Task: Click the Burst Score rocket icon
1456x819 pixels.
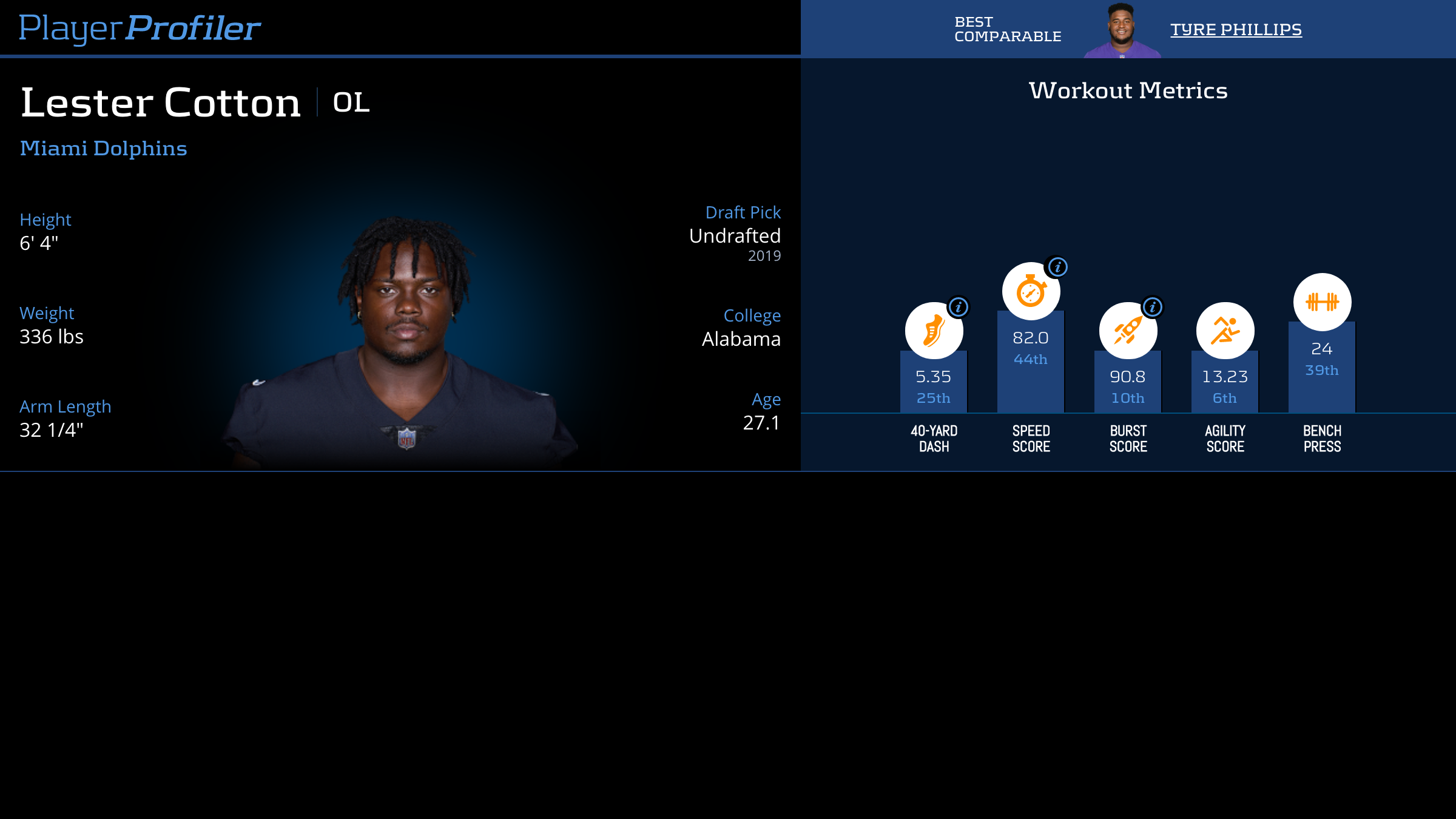Action: pos(1127,331)
